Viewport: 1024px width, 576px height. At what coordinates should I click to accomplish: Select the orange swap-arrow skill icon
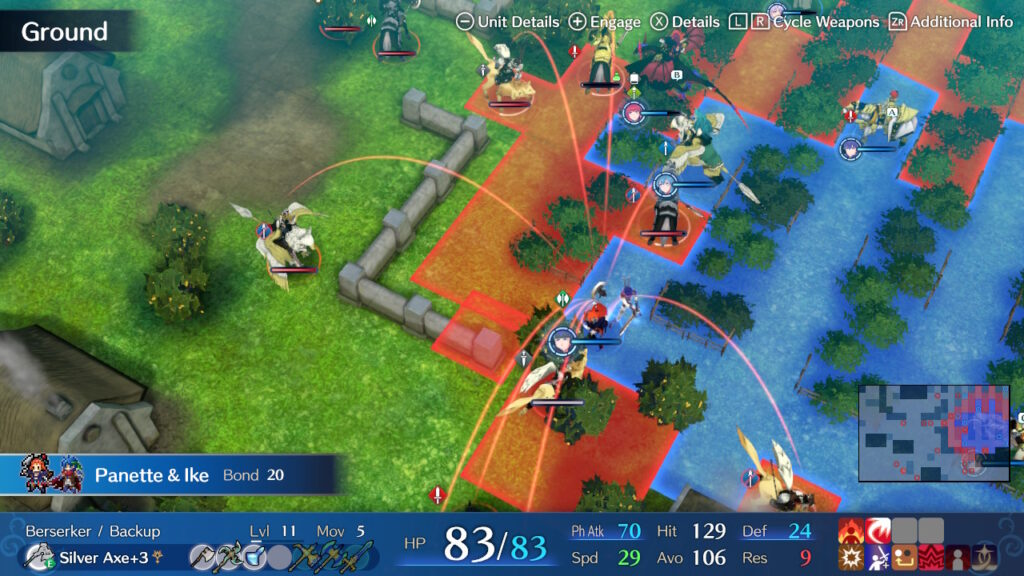coord(905,558)
